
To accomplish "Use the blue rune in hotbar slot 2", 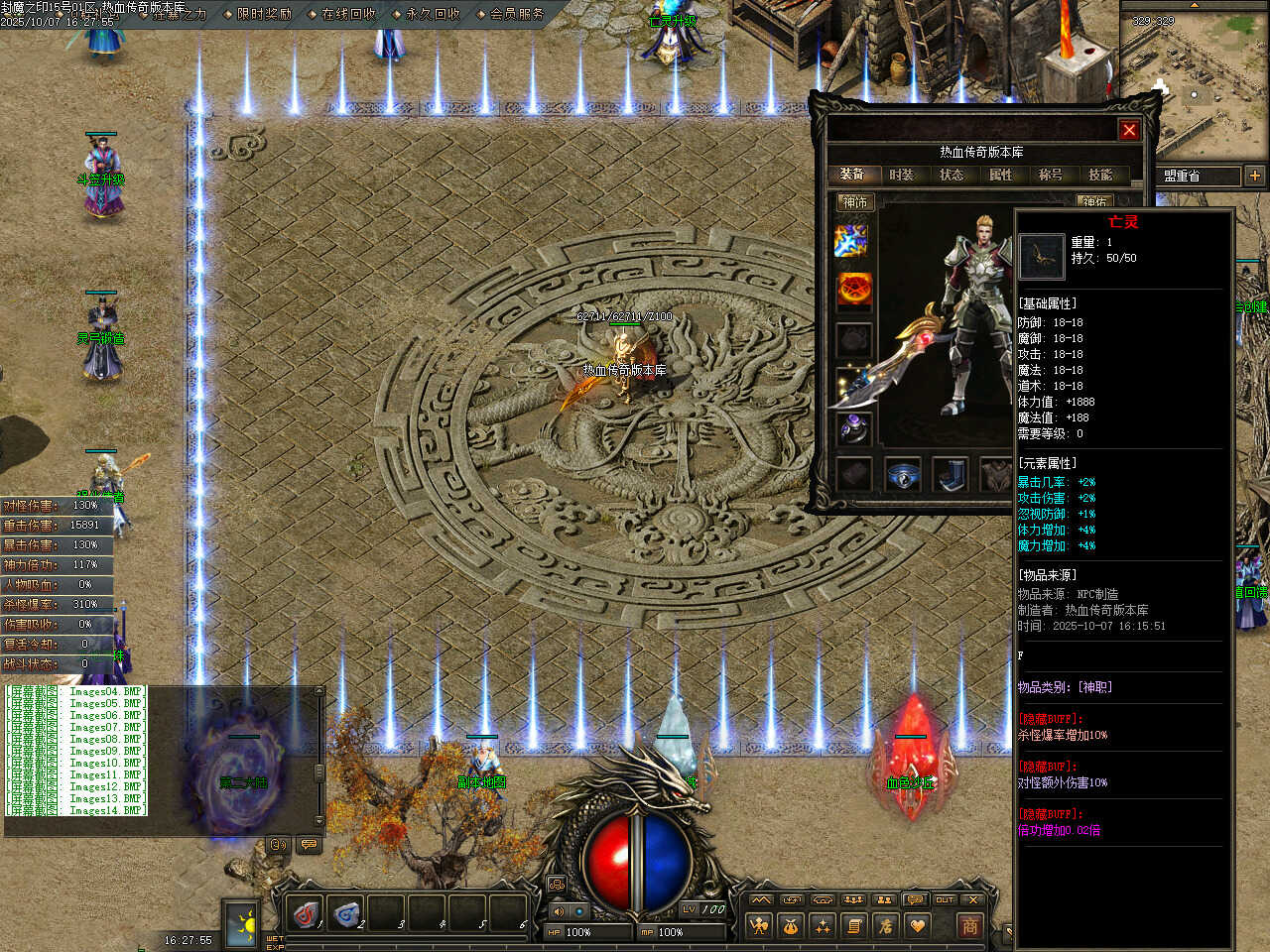I will point(346,913).
